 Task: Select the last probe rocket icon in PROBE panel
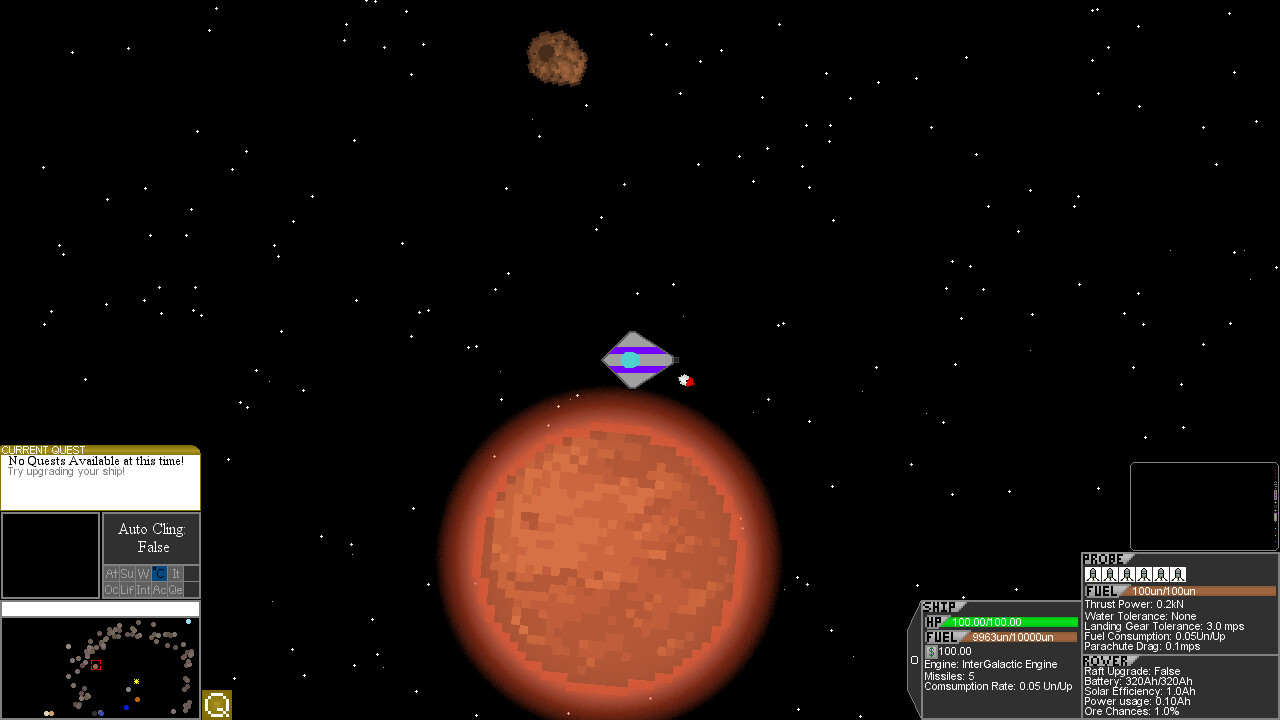[1178, 574]
